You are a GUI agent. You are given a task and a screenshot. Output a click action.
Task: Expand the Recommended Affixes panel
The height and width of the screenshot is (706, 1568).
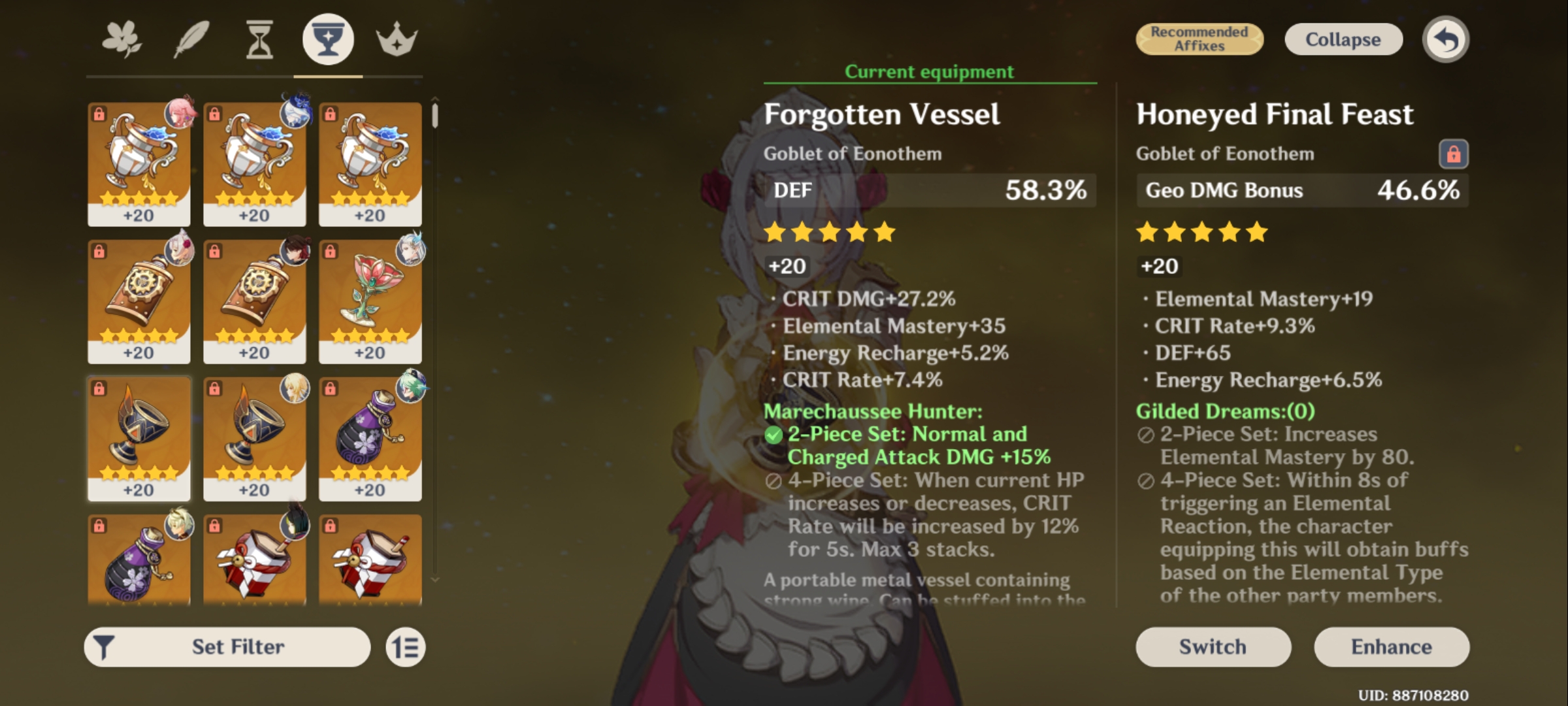1200,39
